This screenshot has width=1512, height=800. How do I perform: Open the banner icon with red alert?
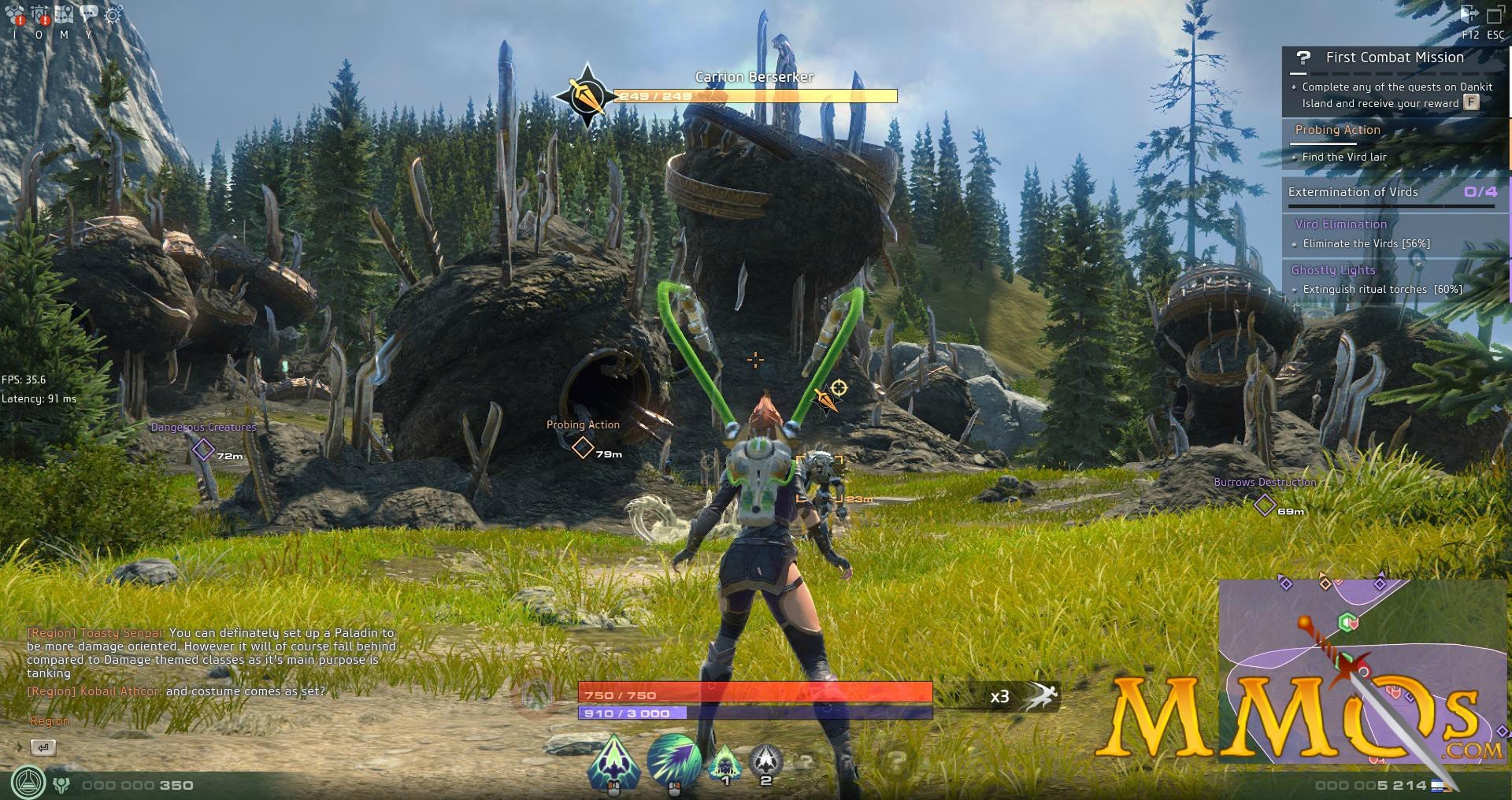point(40,14)
